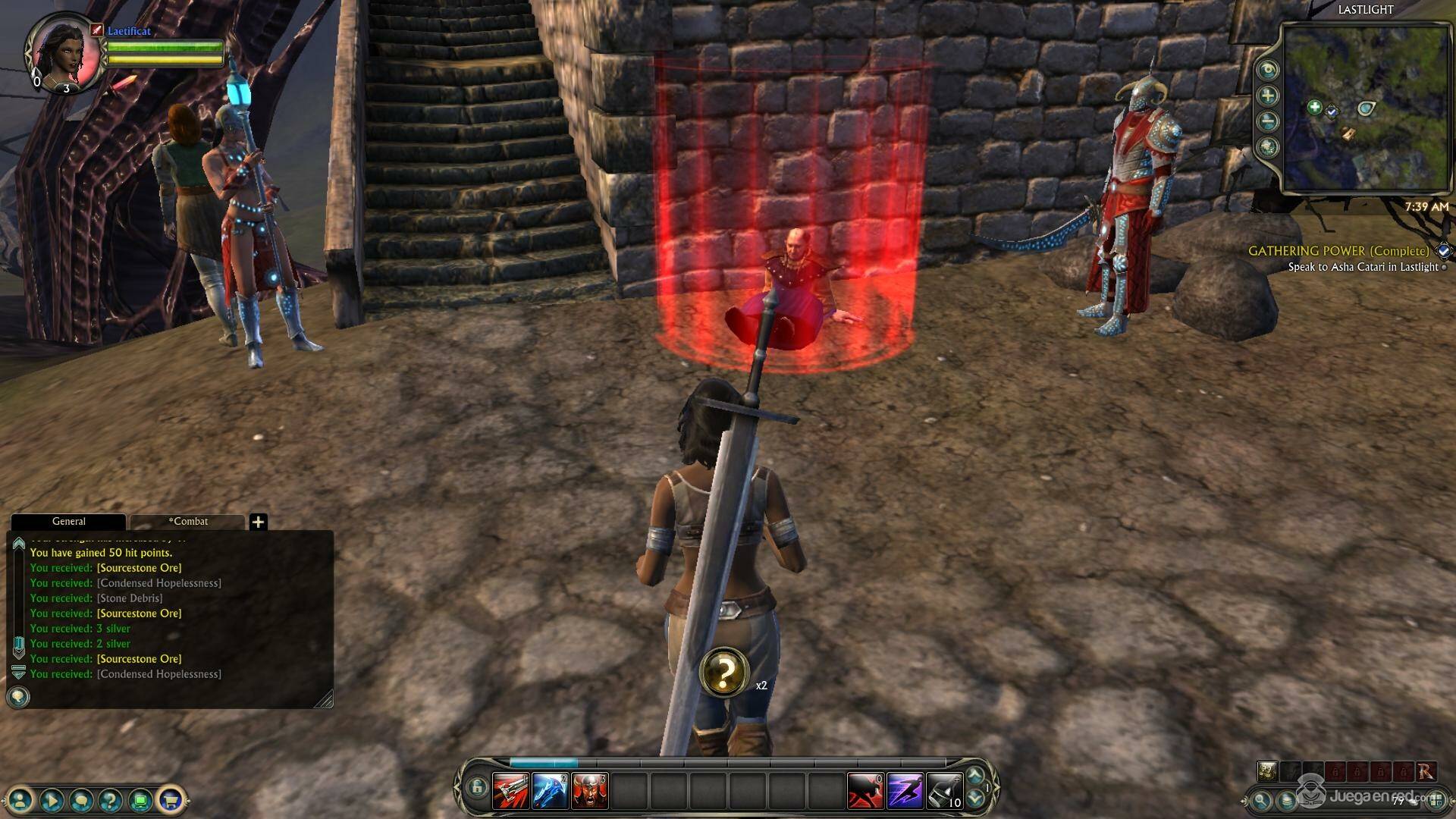Zoom in on the minimap

click(x=1267, y=96)
